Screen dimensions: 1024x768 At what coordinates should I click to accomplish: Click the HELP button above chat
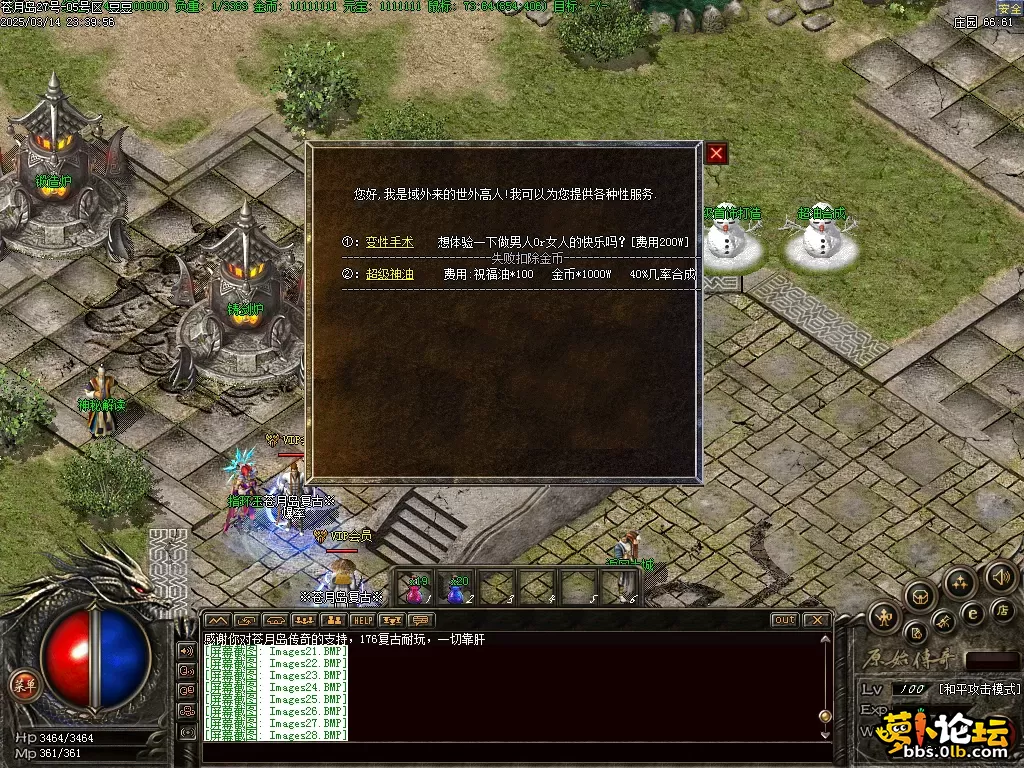pyautogui.click(x=361, y=620)
